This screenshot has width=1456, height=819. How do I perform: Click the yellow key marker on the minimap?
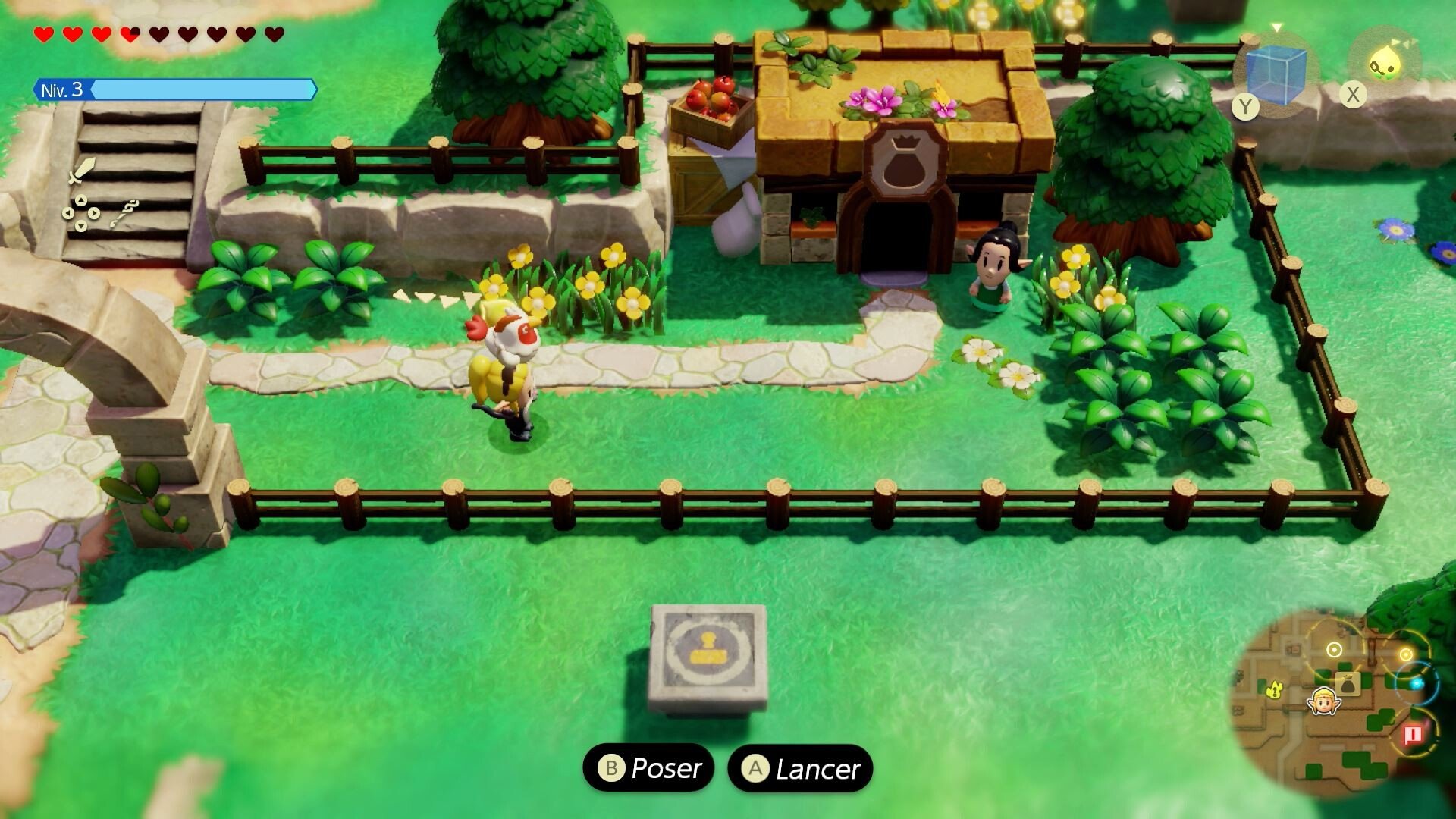coord(1274,689)
